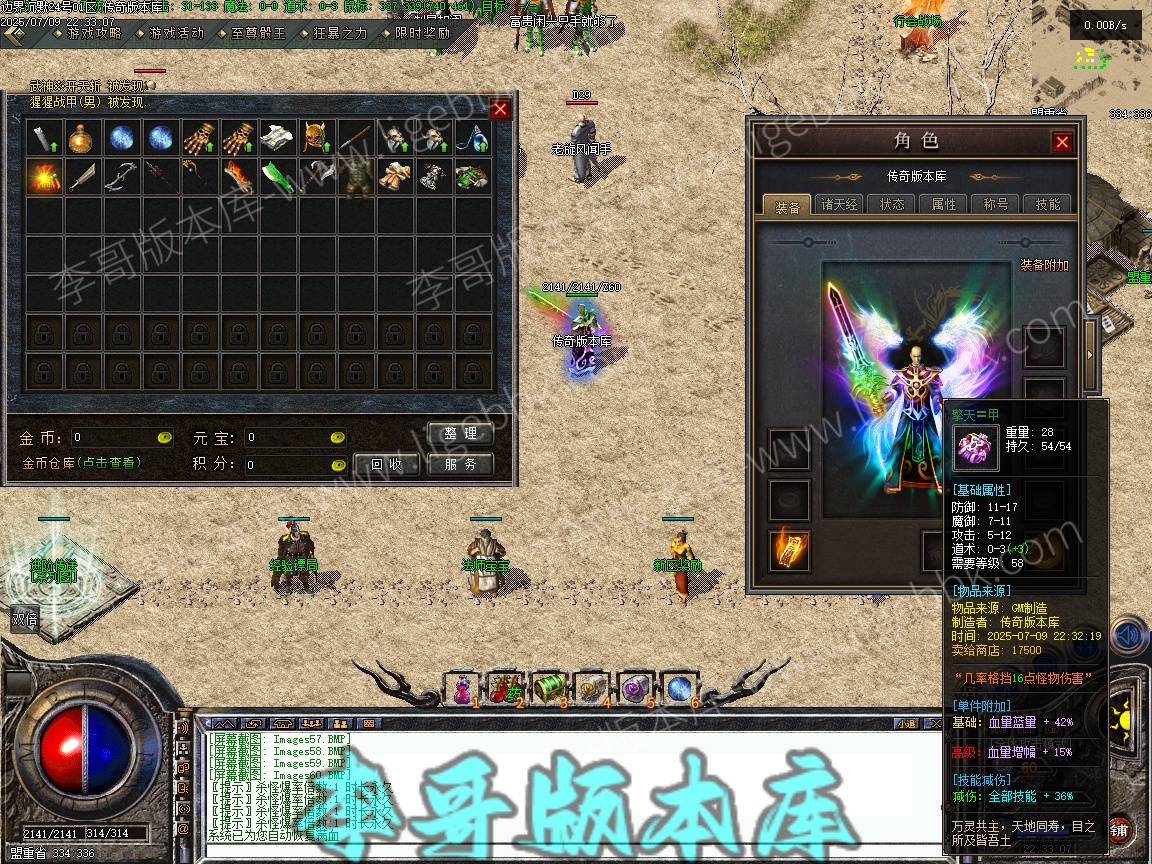Open the 限时奖励 timed rewards menu
Image resolution: width=1152 pixels, height=864 pixels.
(x=421, y=32)
